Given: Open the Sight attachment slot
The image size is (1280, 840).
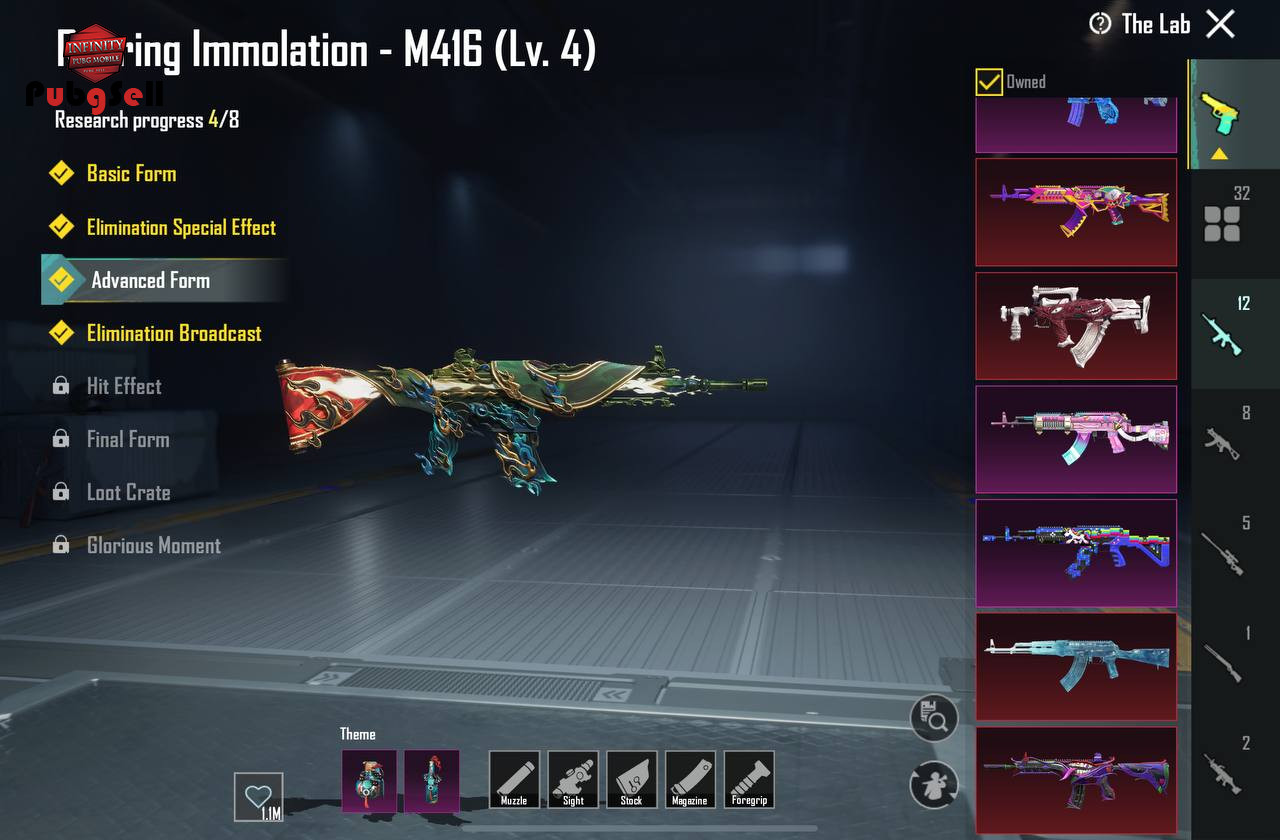Looking at the screenshot, I should pos(573,780).
